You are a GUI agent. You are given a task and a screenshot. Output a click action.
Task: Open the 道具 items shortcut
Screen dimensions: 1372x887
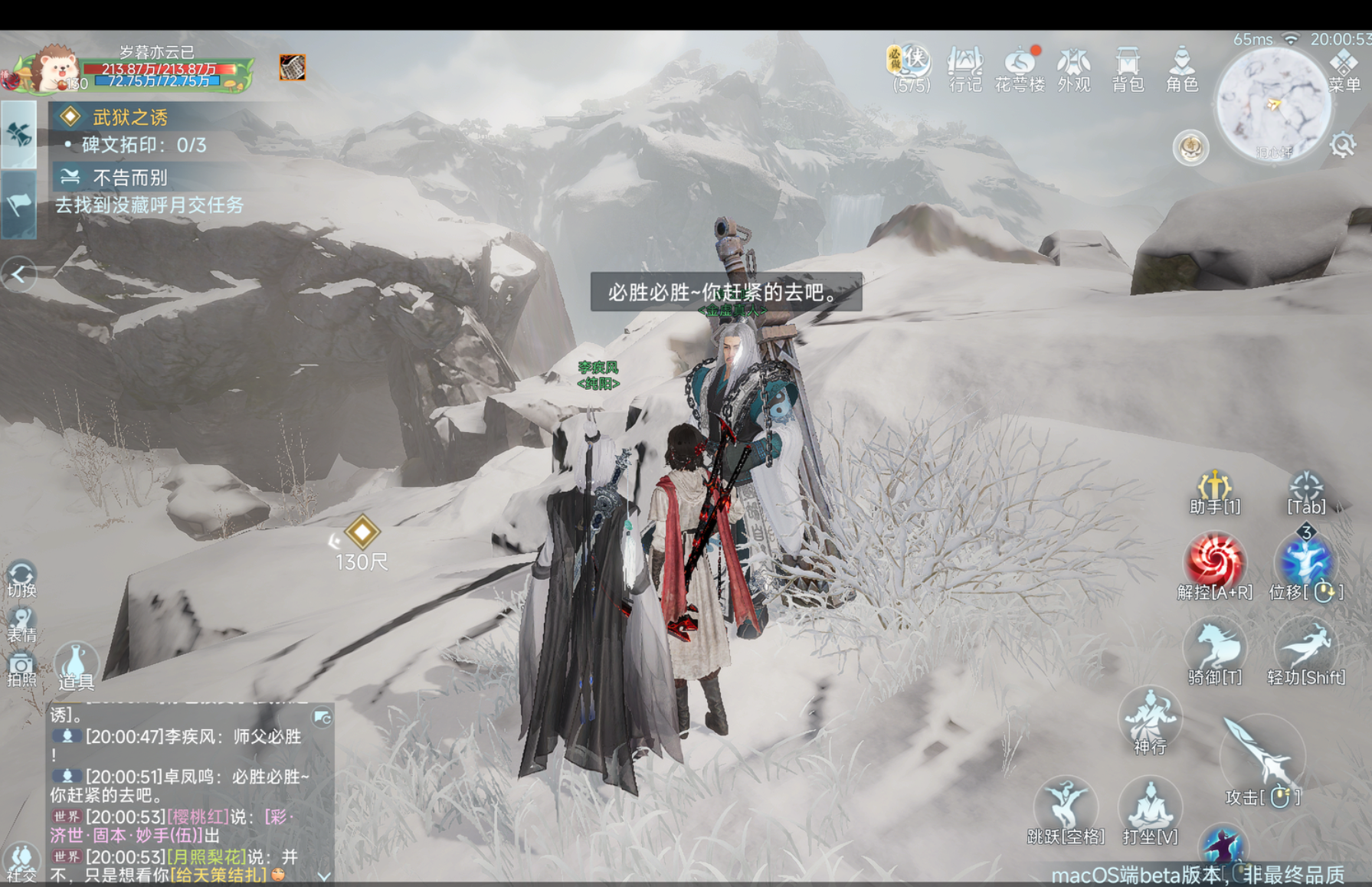[x=76, y=665]
